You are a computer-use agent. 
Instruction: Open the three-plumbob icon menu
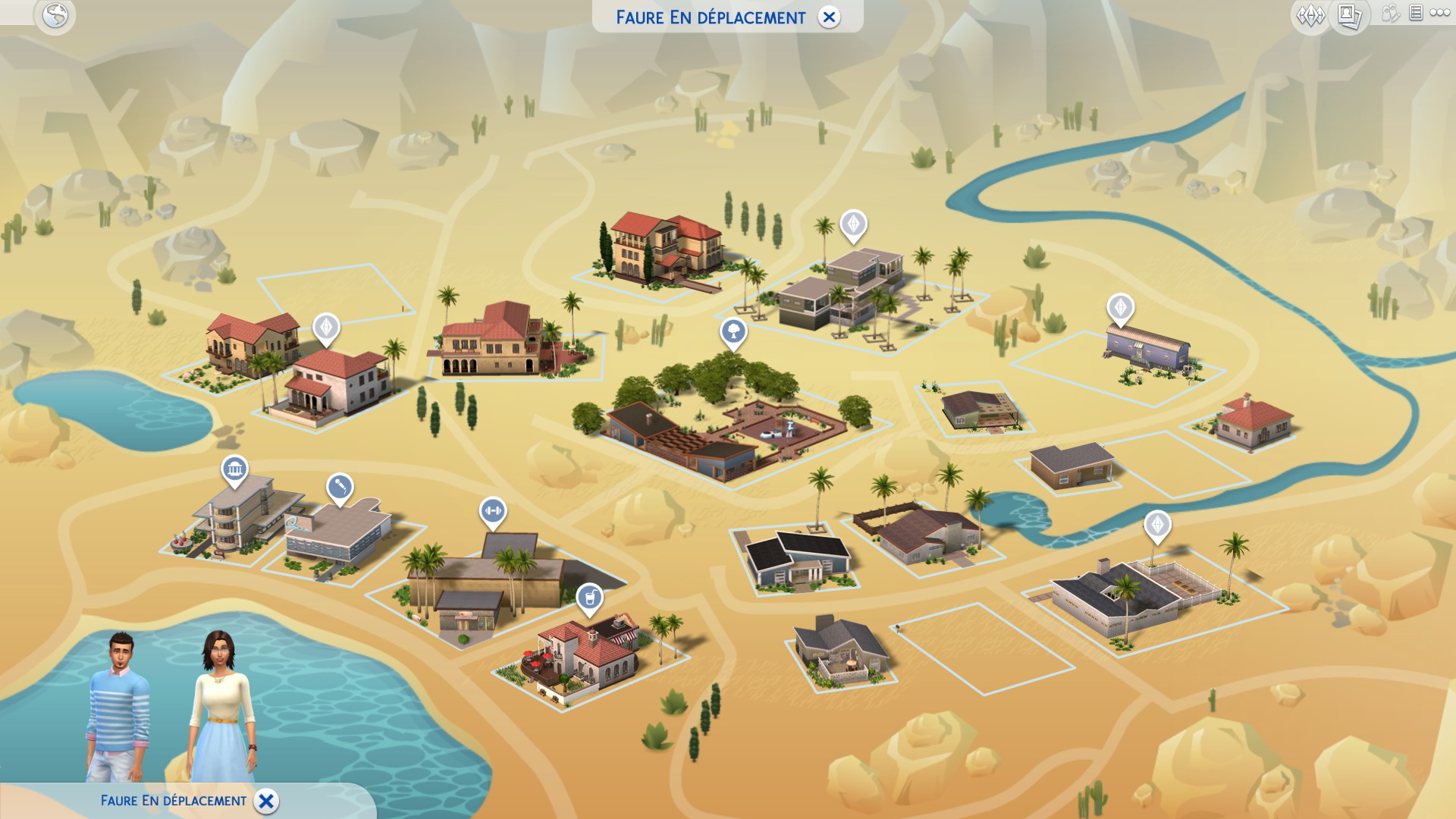point(1310,15)
